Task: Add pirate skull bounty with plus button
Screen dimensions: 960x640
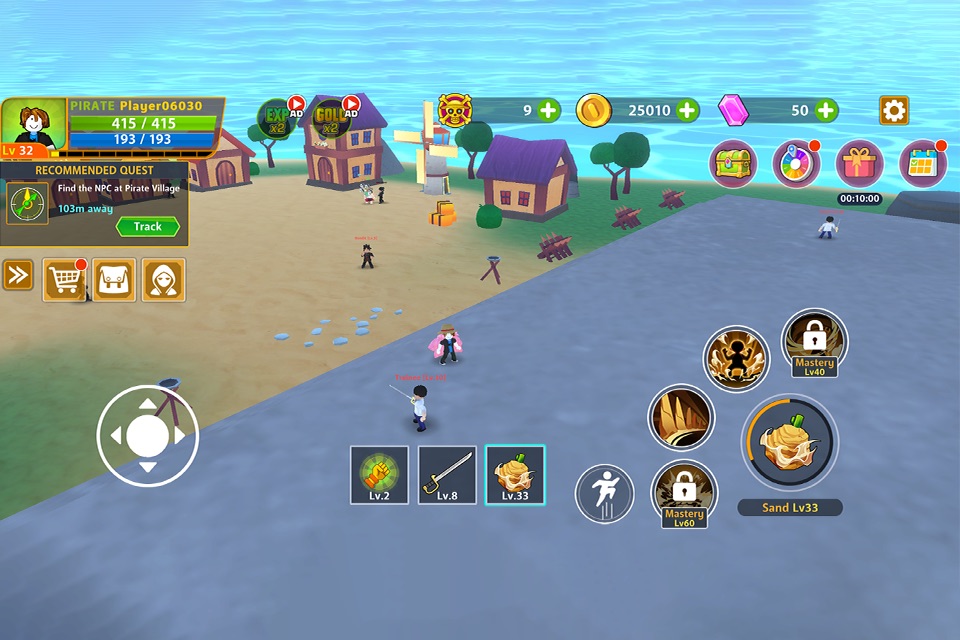Action: [x=549, y=110]
